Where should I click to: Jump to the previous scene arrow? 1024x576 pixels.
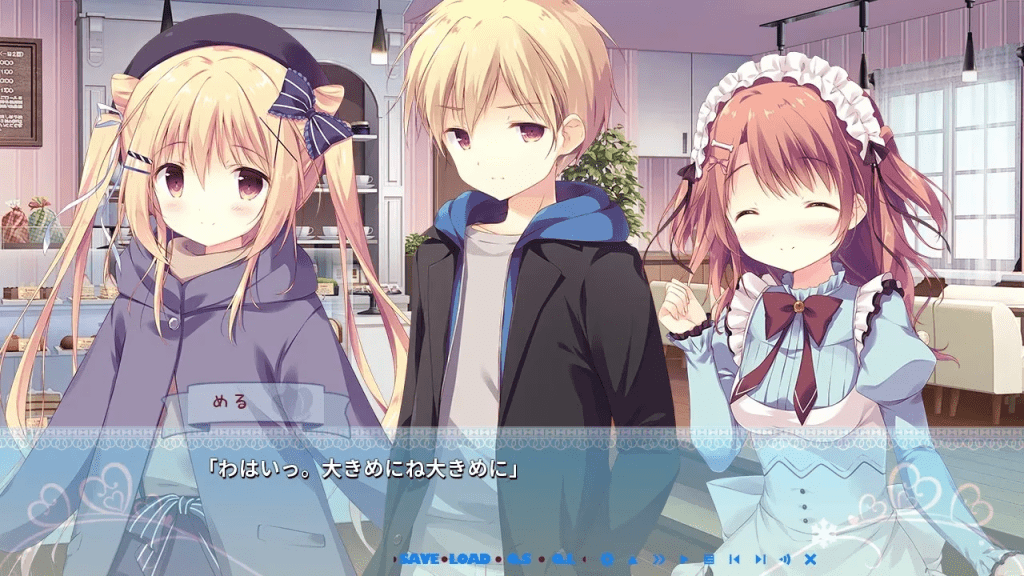pyautogui.click(x=734, y=558)
